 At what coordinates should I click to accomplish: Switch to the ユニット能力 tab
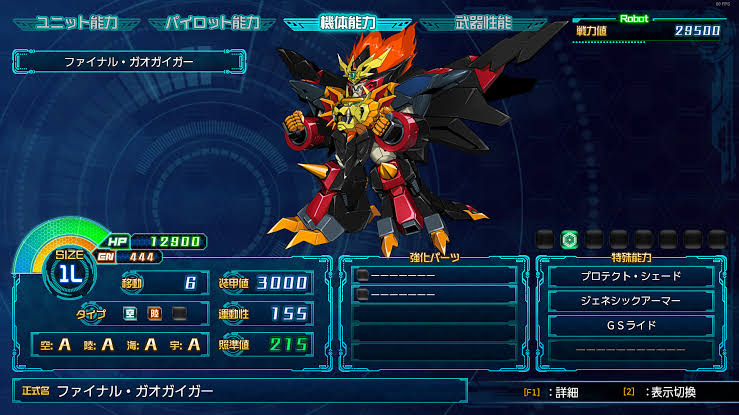[77, 21]
